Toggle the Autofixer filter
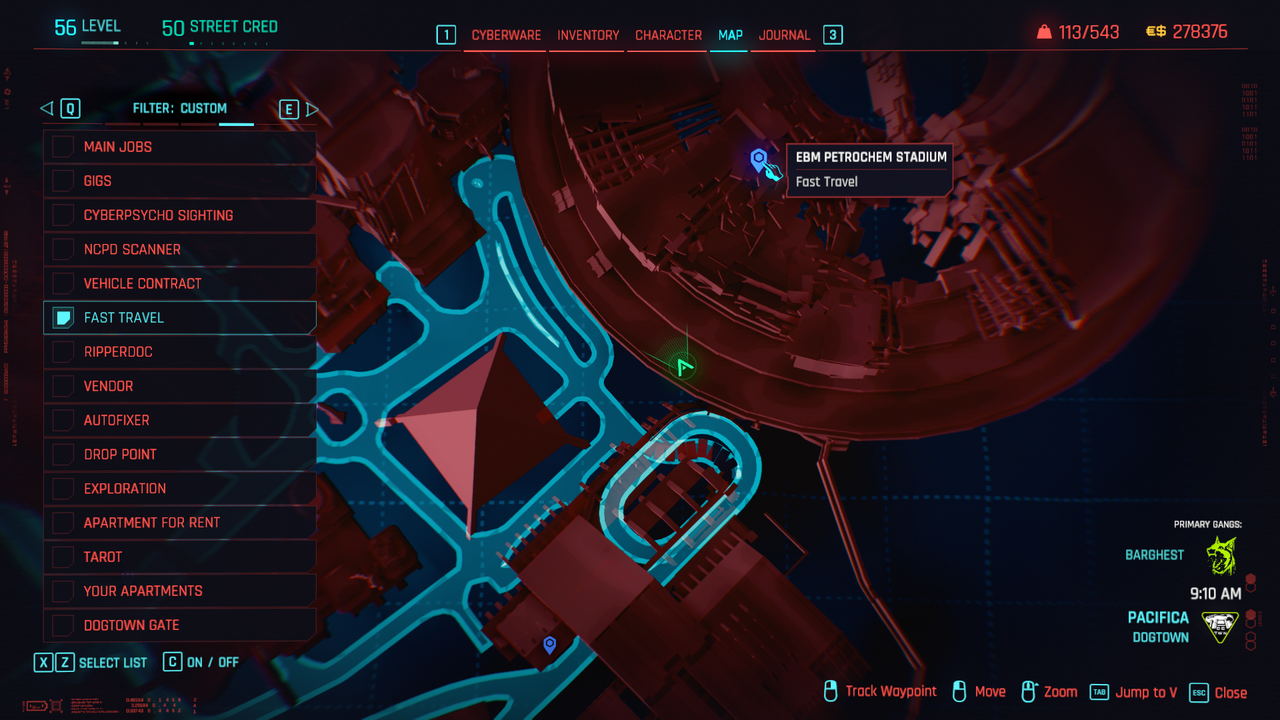The height and width of the screenshot is (720, 1280). [63, 420]
